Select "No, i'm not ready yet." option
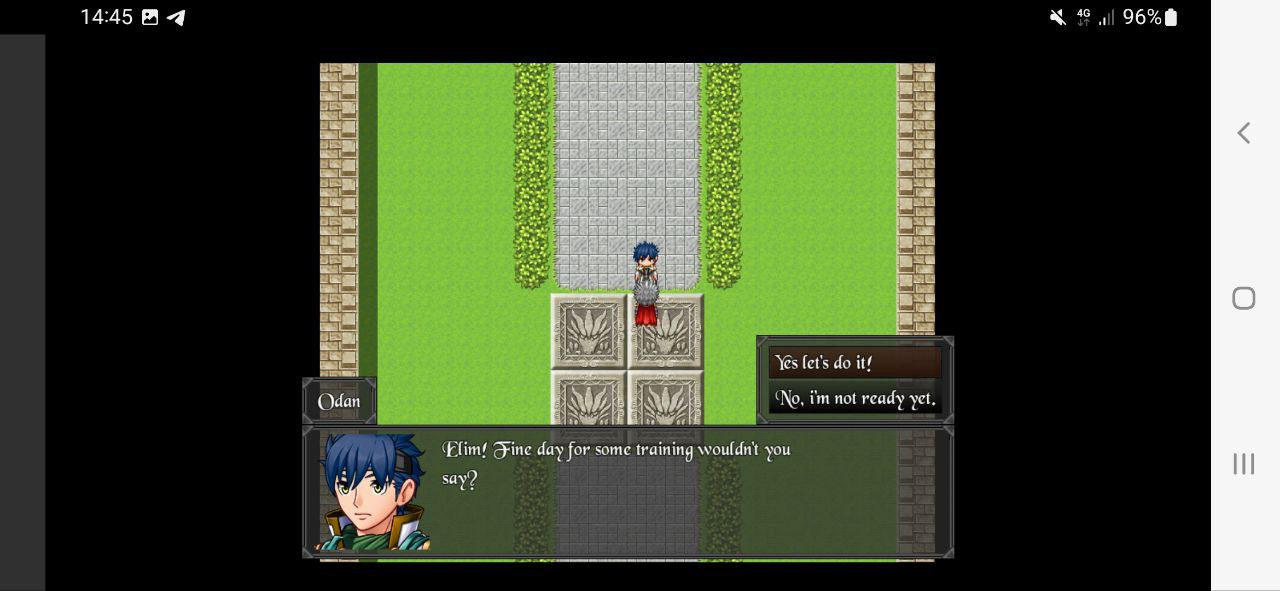 coord(854,399)
